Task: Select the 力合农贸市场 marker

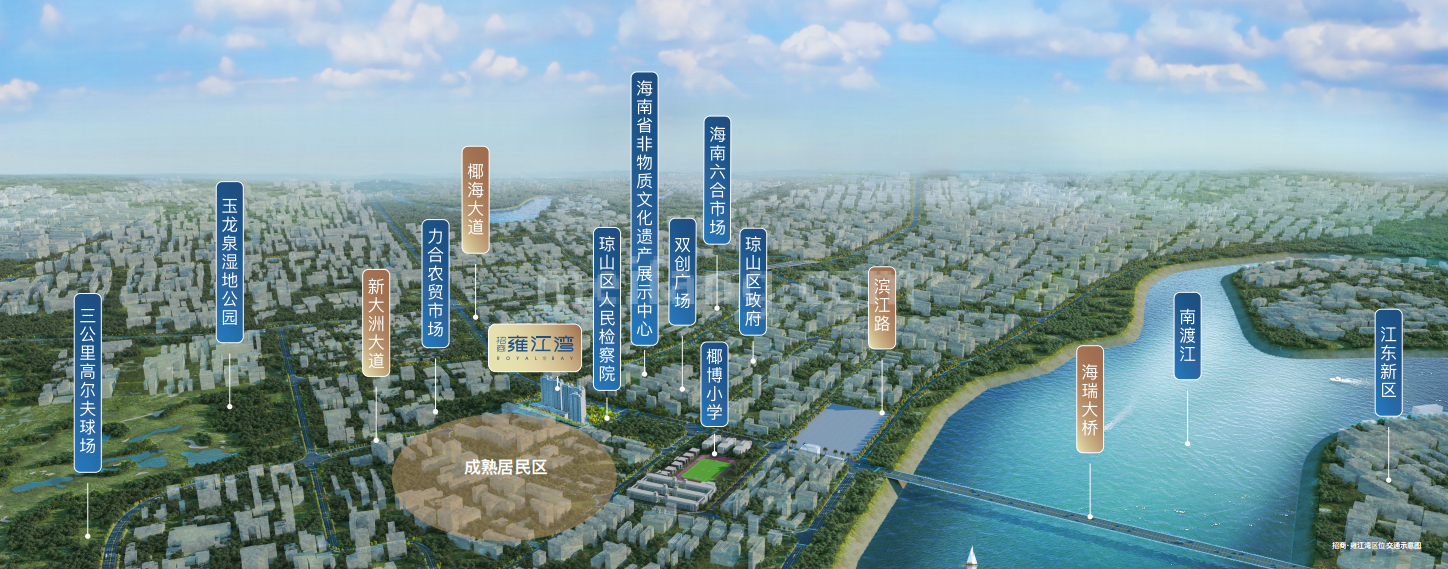Action: 435,283
